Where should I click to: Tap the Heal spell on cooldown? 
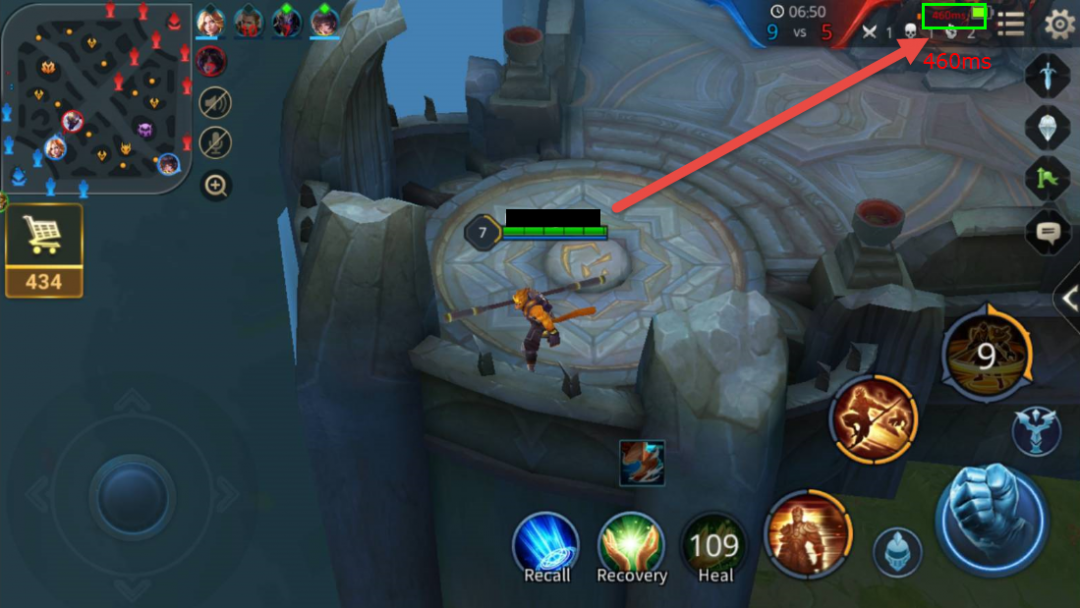[x=715, y=546]
